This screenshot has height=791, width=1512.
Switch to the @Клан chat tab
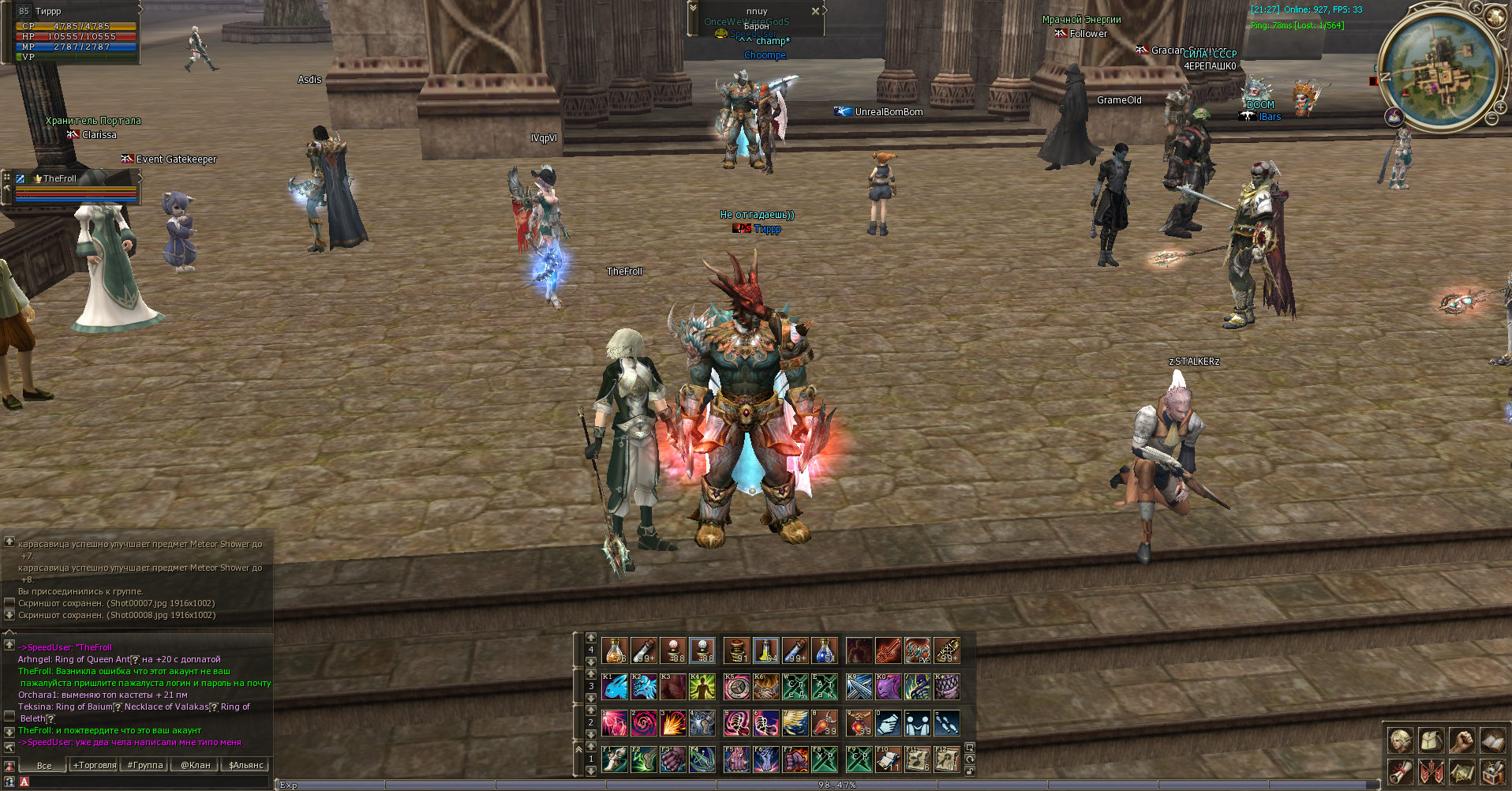(196, 765)
